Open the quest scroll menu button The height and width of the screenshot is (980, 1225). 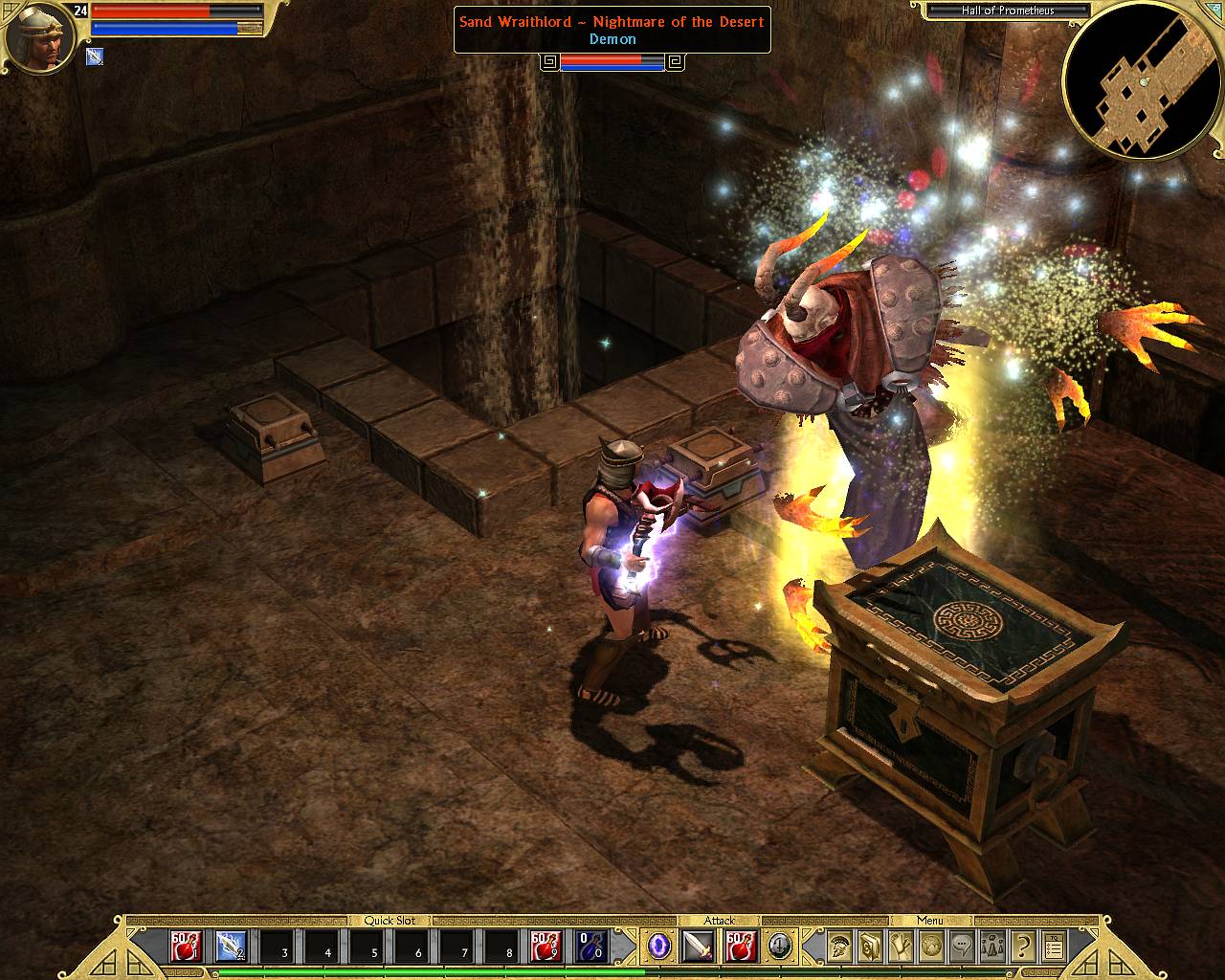(x=902, y=946)
